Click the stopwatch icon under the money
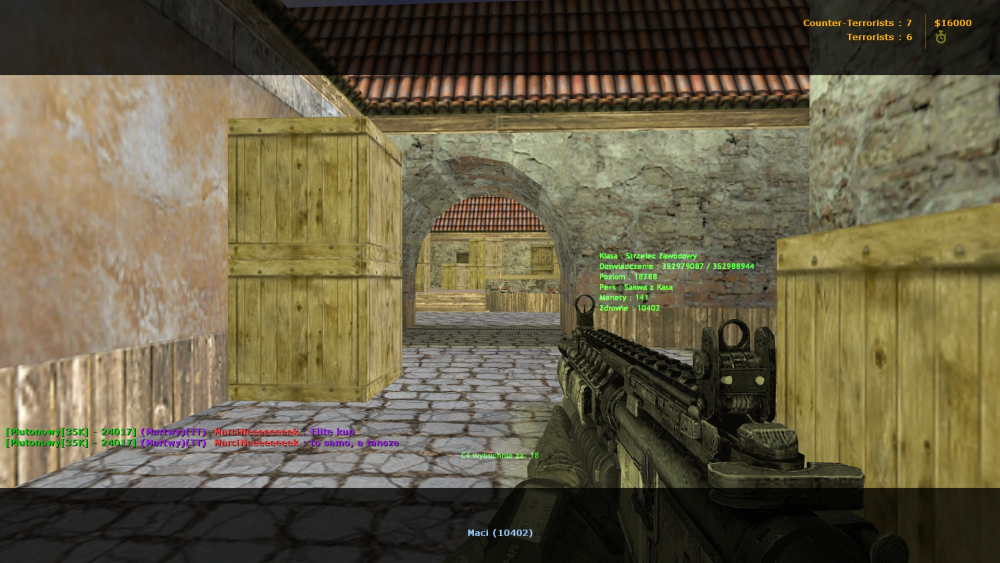Image resolution: width=1000 pixels, height=563 pixels. coord(940,37)
